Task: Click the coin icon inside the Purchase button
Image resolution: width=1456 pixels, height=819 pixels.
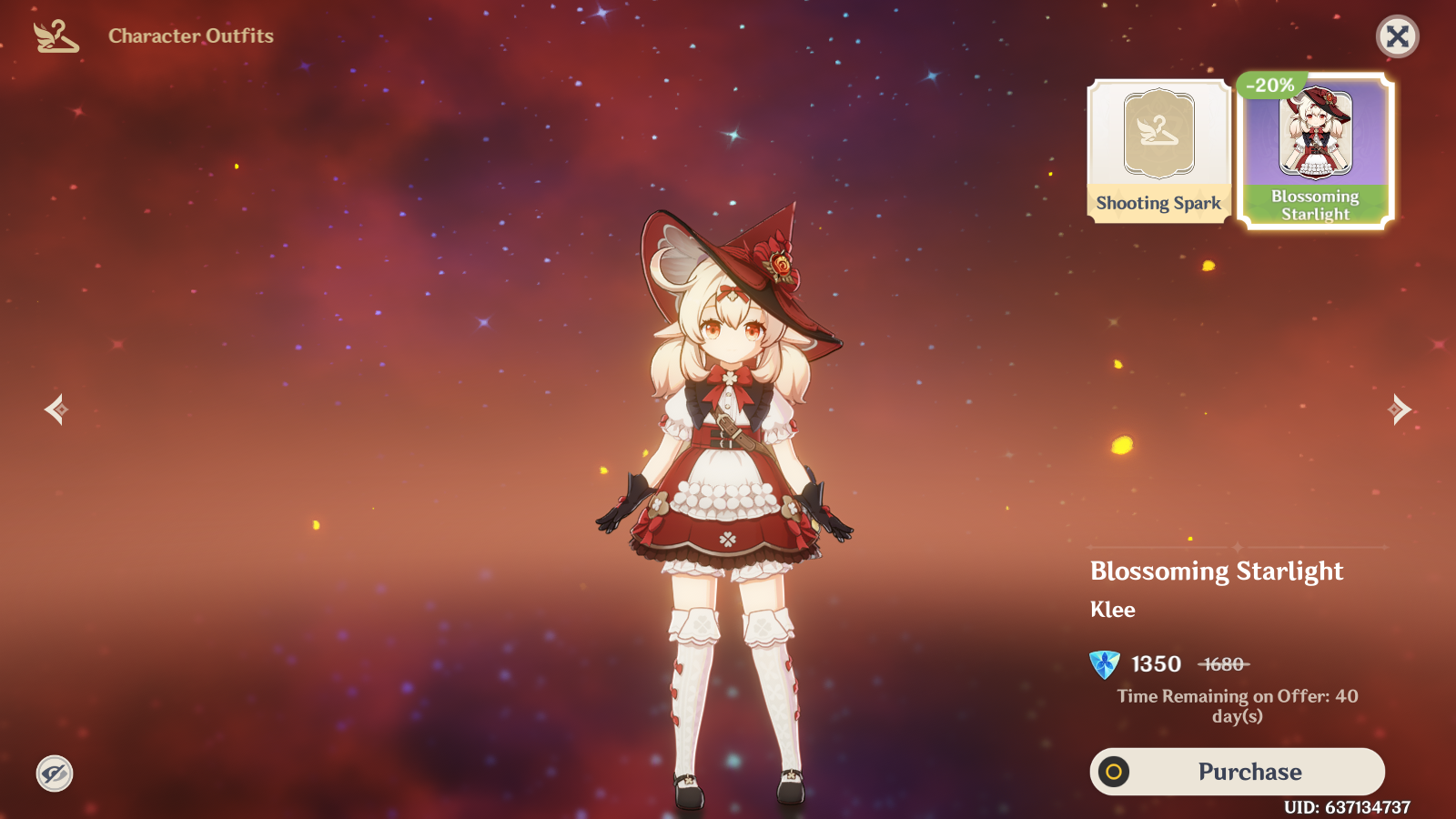Action: (x=1115, y=771)
